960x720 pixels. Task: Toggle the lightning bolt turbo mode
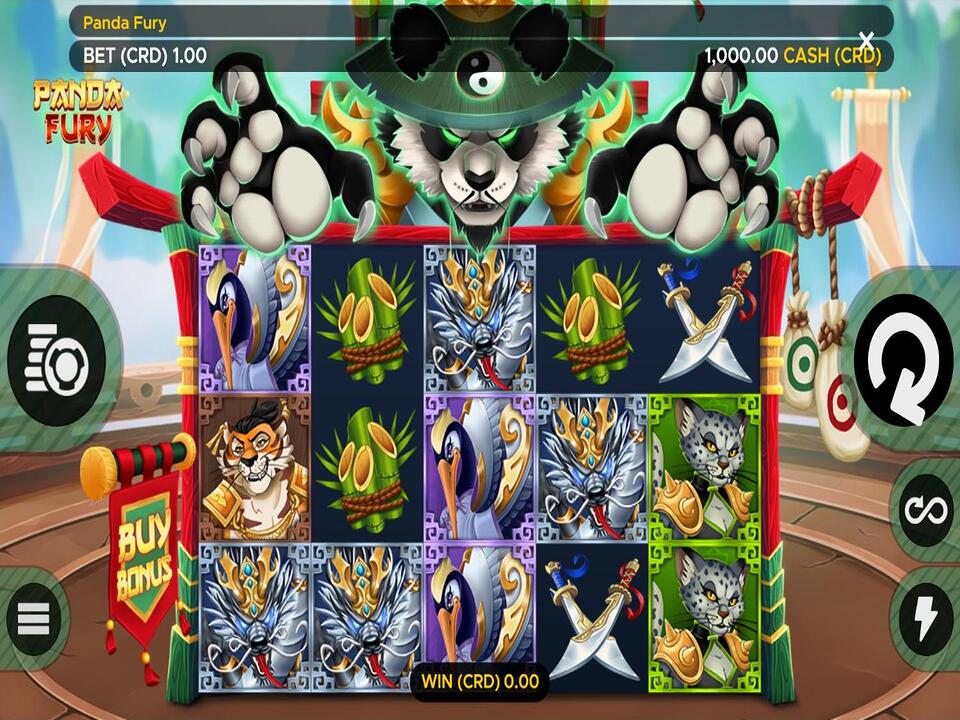[x=925, y=617]
